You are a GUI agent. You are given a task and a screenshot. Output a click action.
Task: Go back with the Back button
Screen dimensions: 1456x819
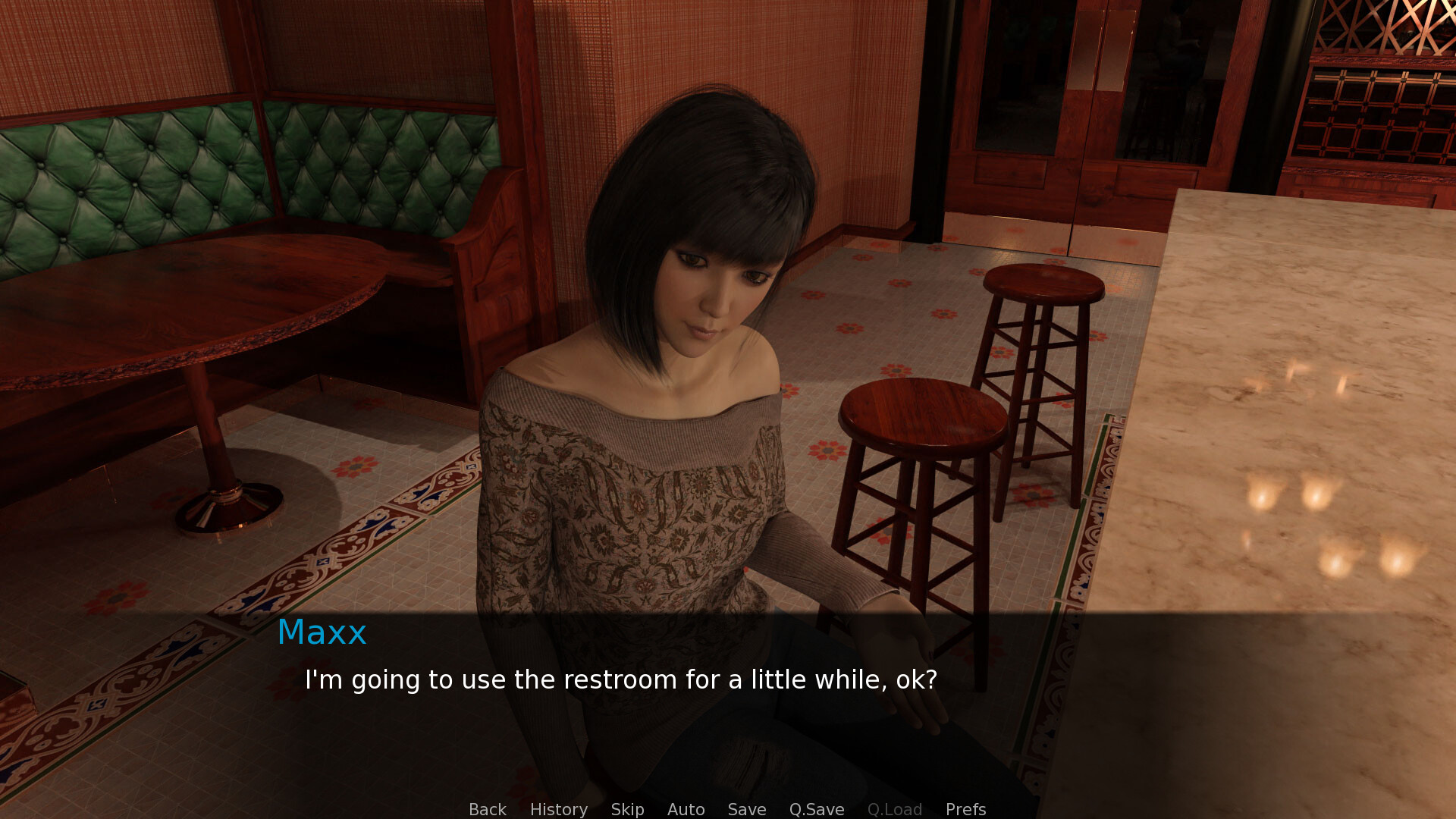coord(487,809)
